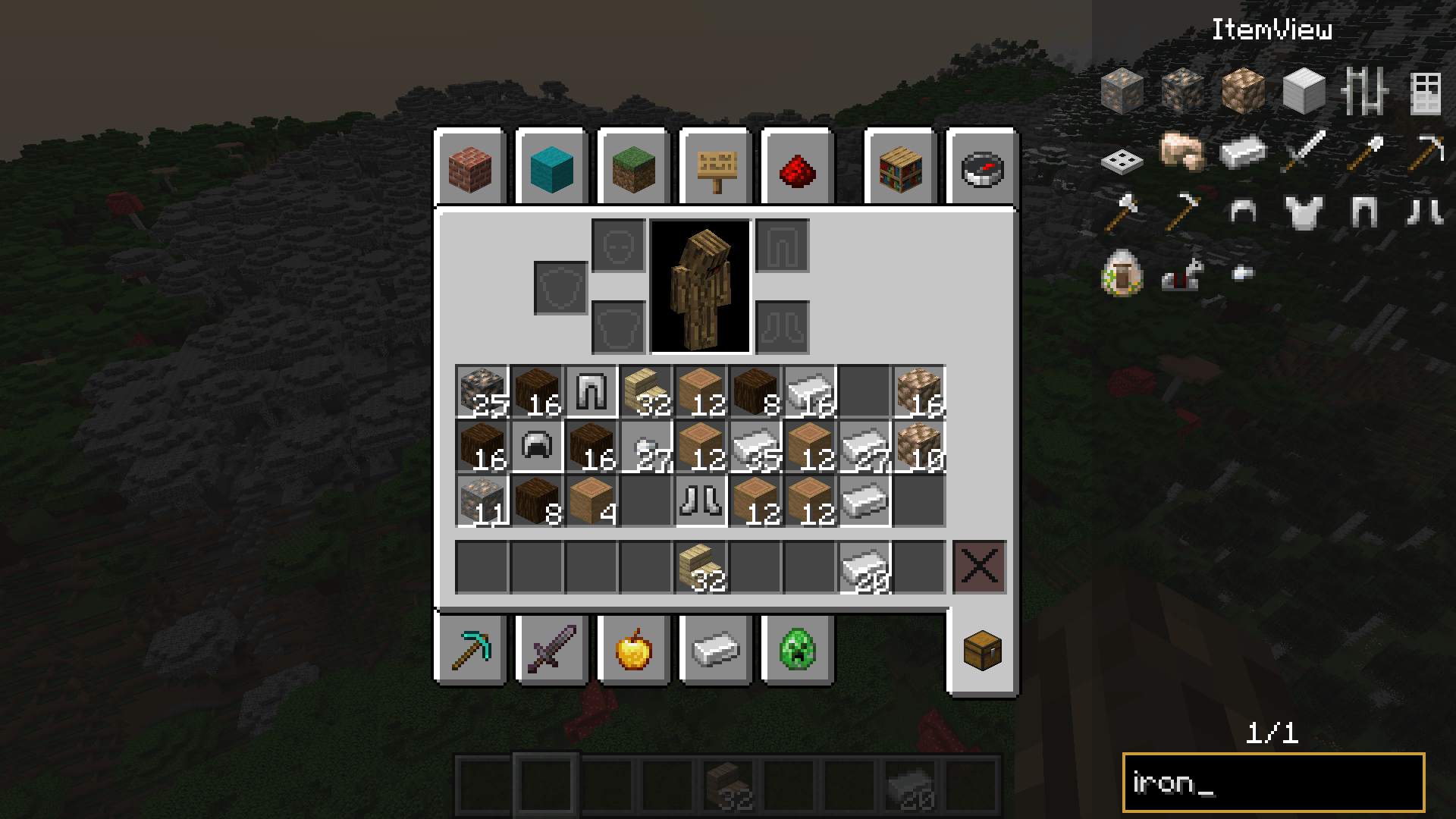Switch to the Redstone tab
Screen dimensions: 1456x819
click(x=798, y=170)
